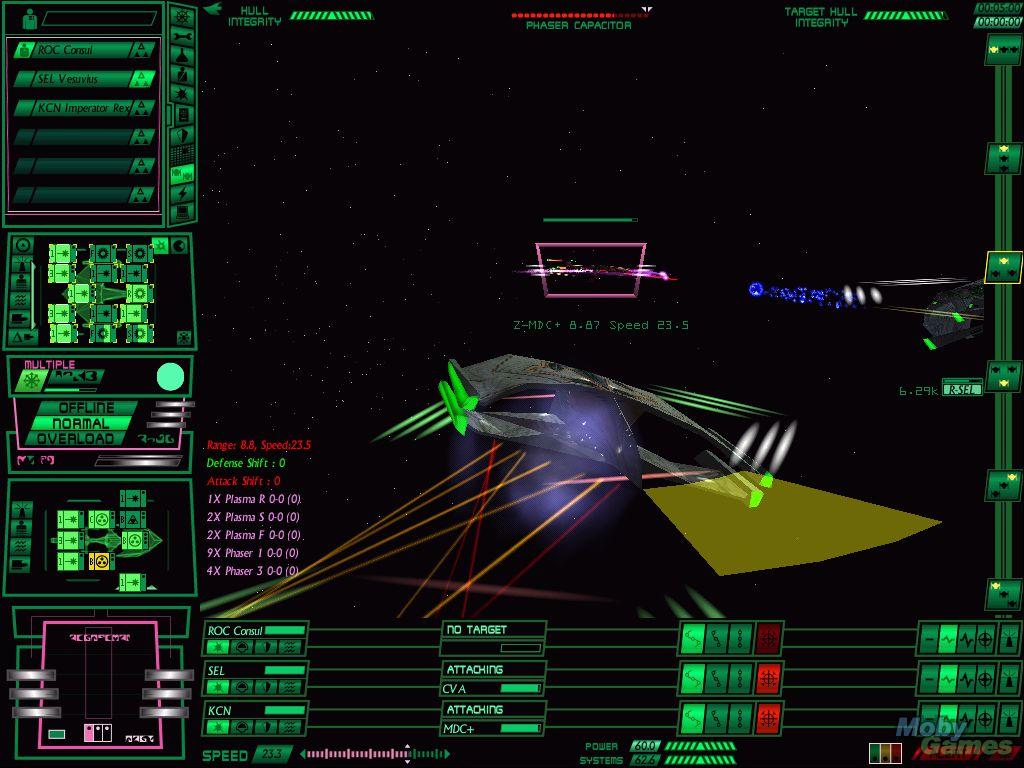
Task: Click the round green fire button
Action: (x=171, y=377)
